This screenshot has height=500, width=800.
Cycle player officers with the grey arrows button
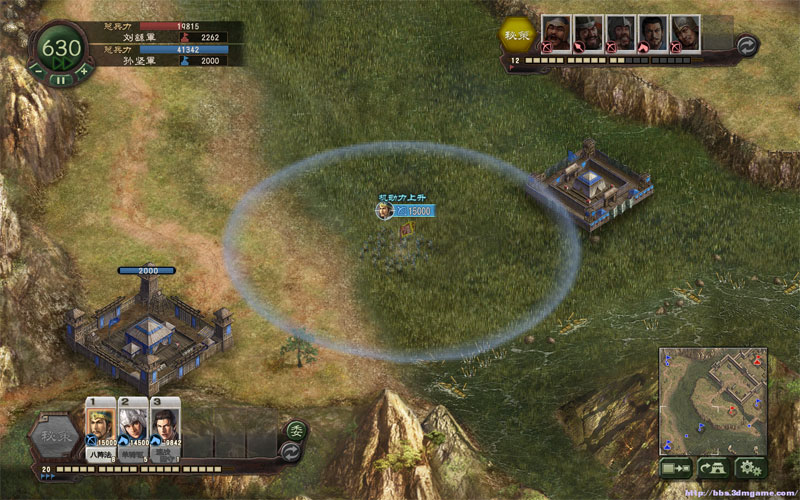[294, 451]
